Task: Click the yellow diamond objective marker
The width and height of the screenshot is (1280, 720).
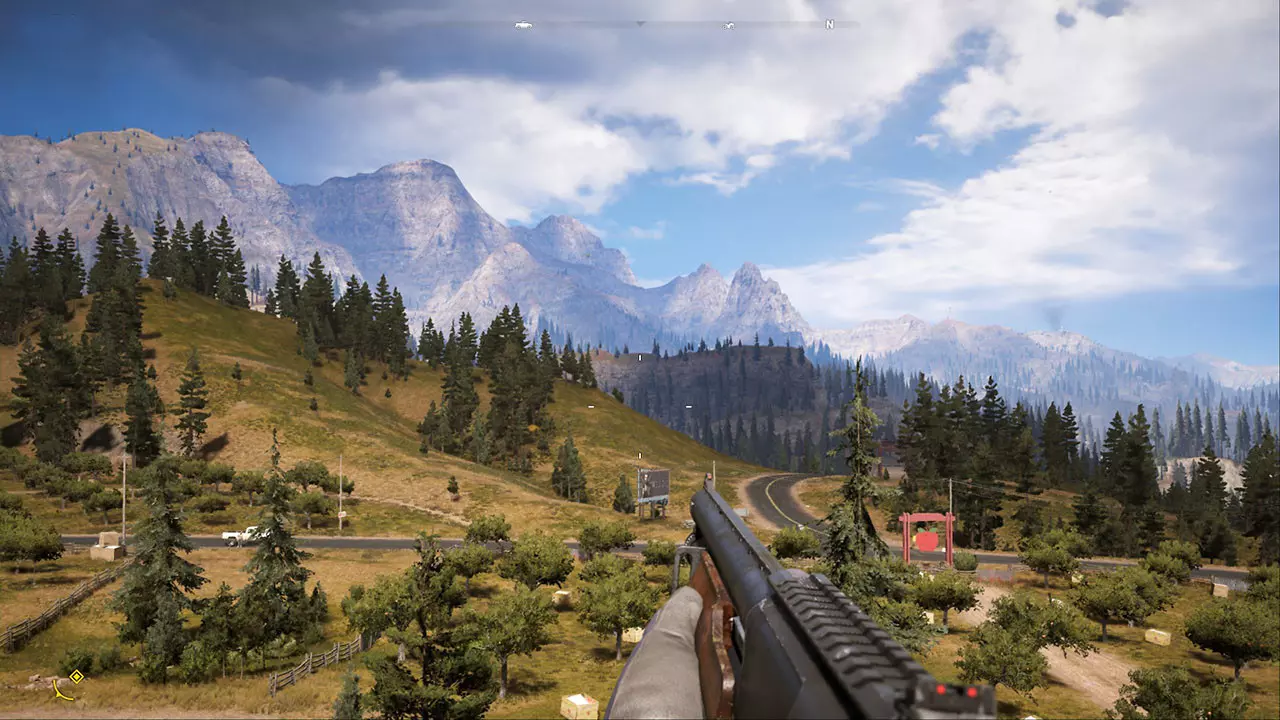Action: (76, 676)
